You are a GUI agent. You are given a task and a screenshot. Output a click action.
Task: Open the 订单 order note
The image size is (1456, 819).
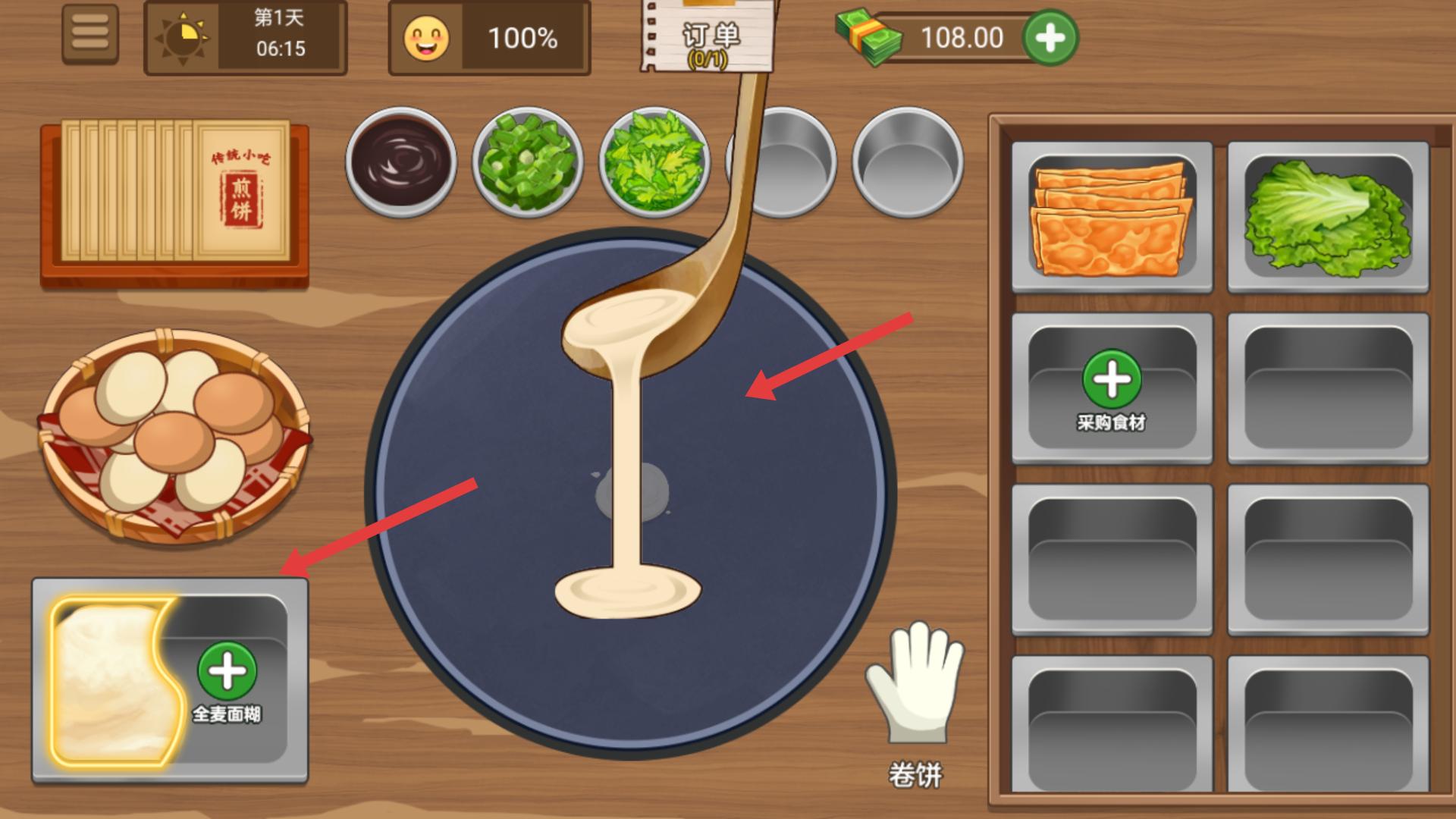tap(709, 38)
